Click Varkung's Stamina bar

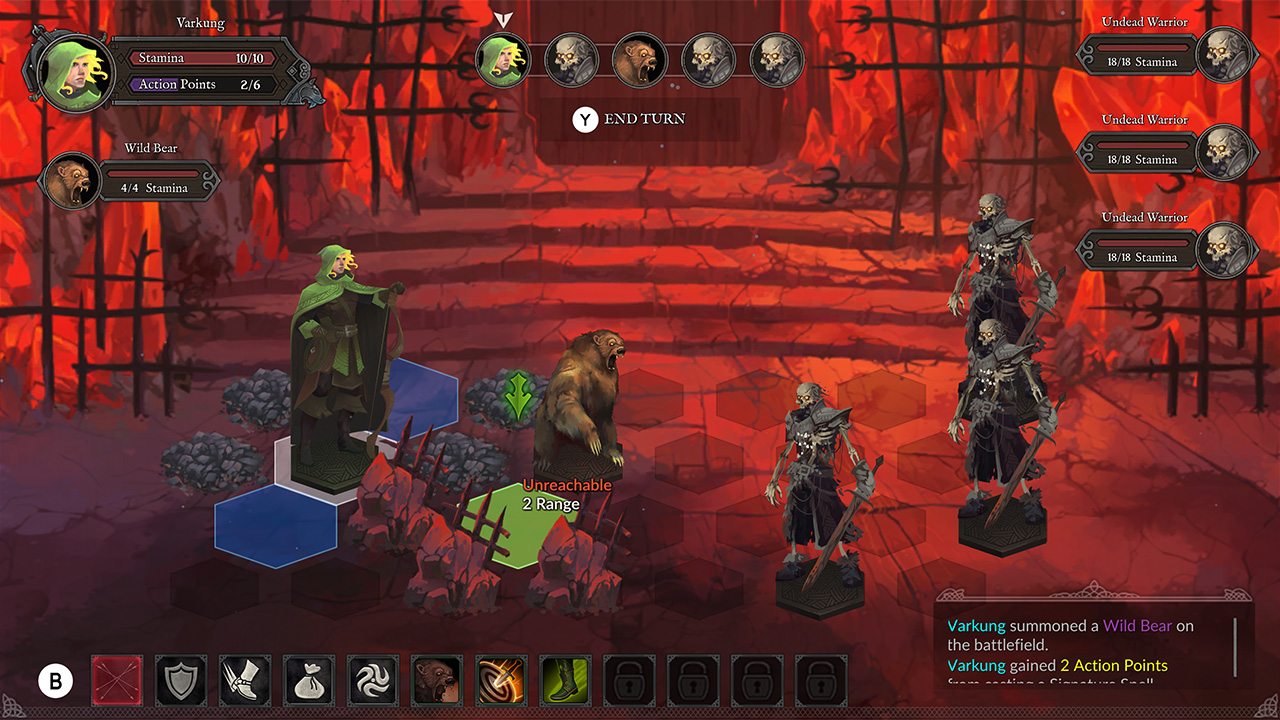coord(200,58)
